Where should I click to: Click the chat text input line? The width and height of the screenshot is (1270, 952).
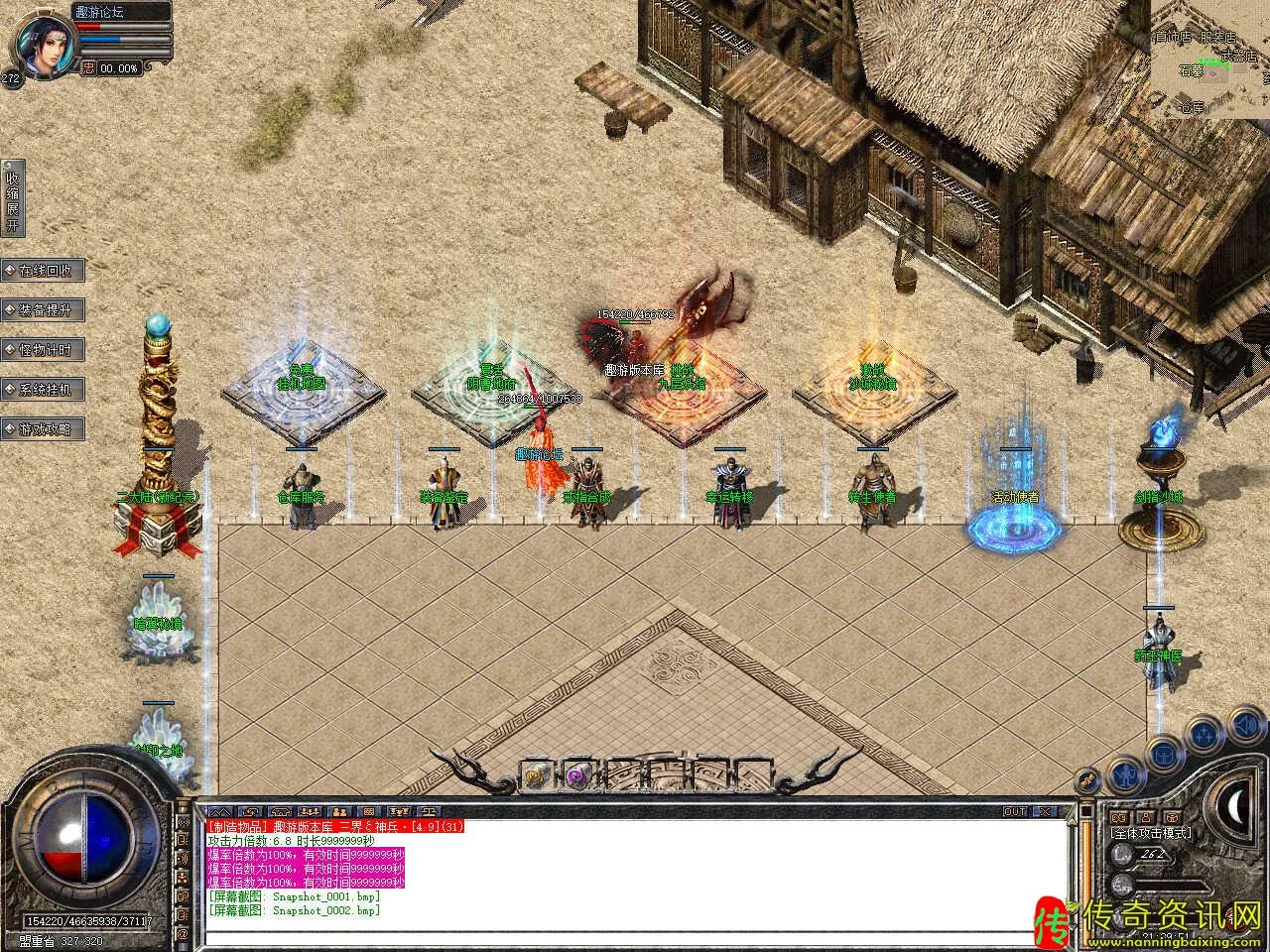coord(635,935)
